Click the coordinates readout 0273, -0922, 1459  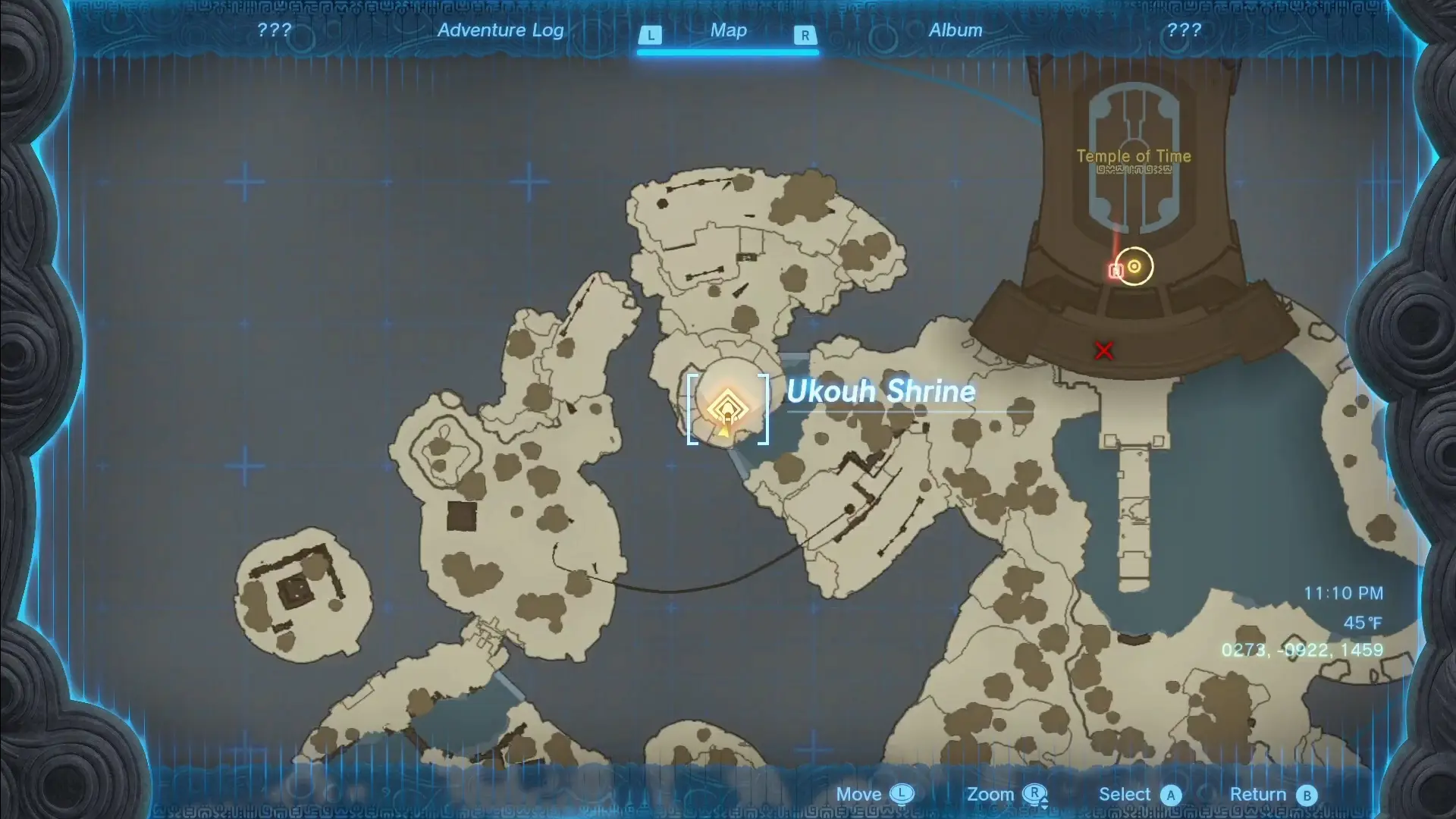[1301, 649]
